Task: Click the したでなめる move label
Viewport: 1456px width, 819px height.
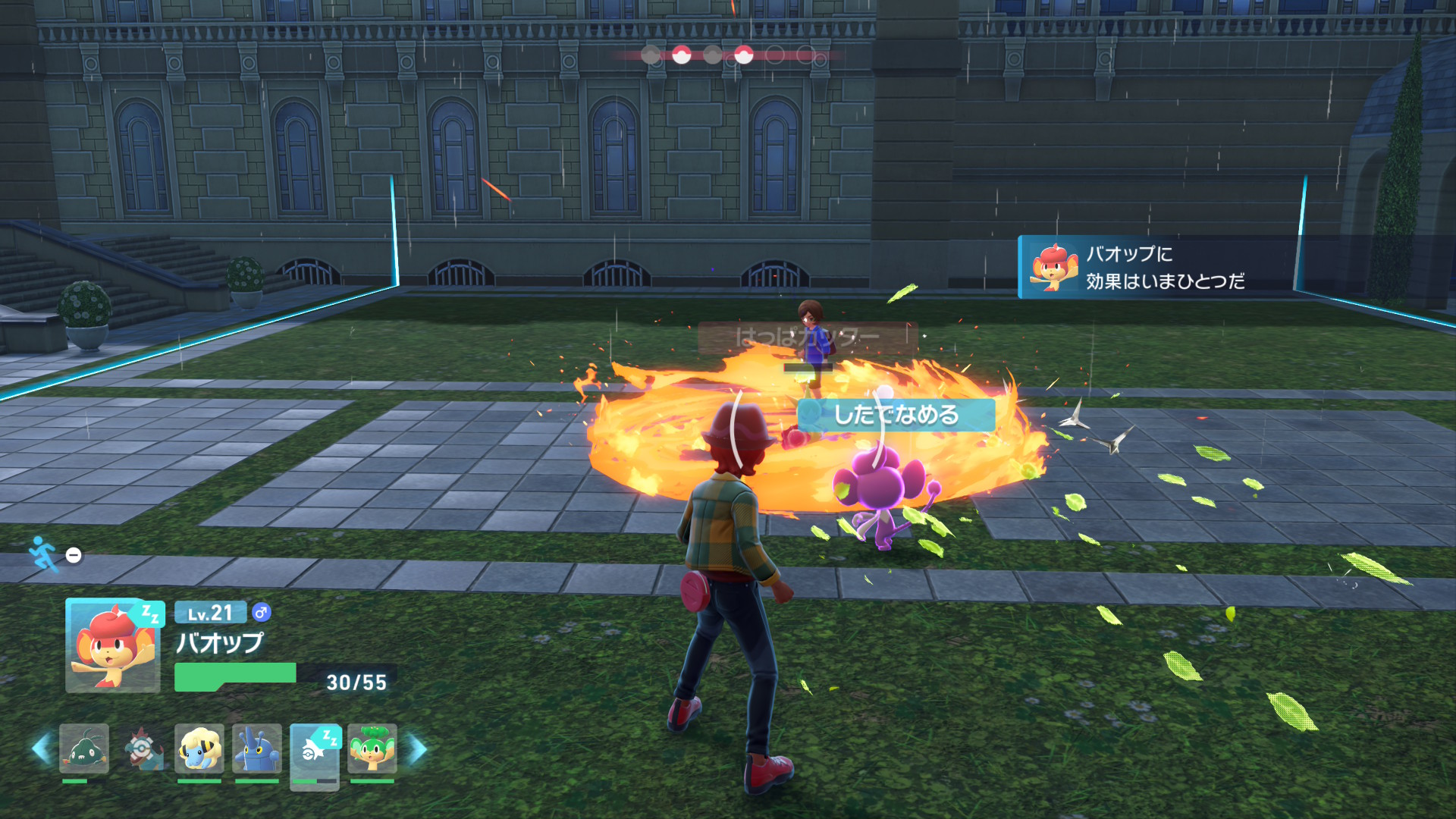Action: (896, 415)
